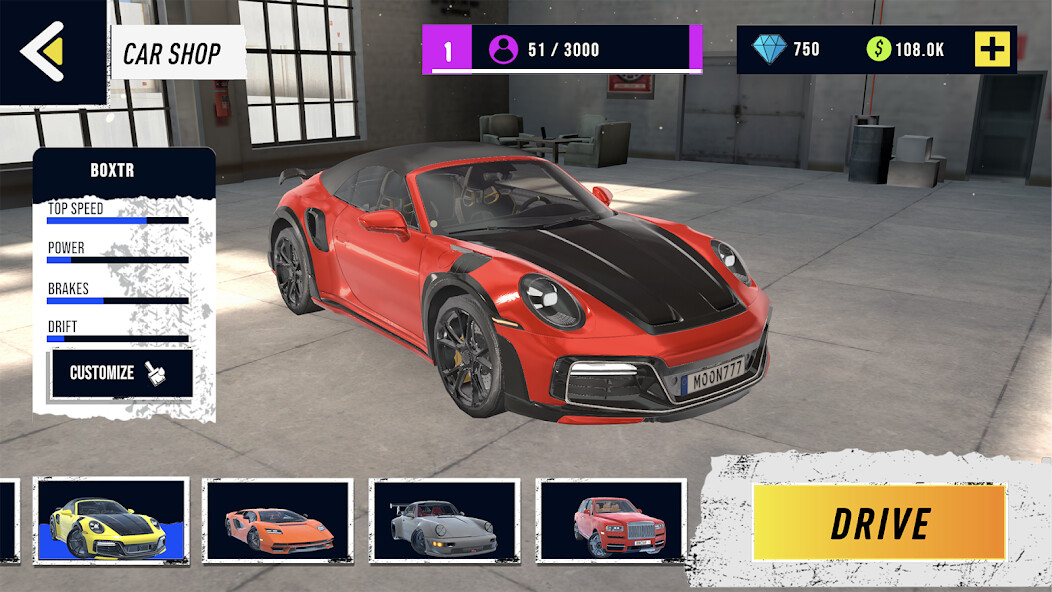Open the player level profile bar

[x=561, y=50]
